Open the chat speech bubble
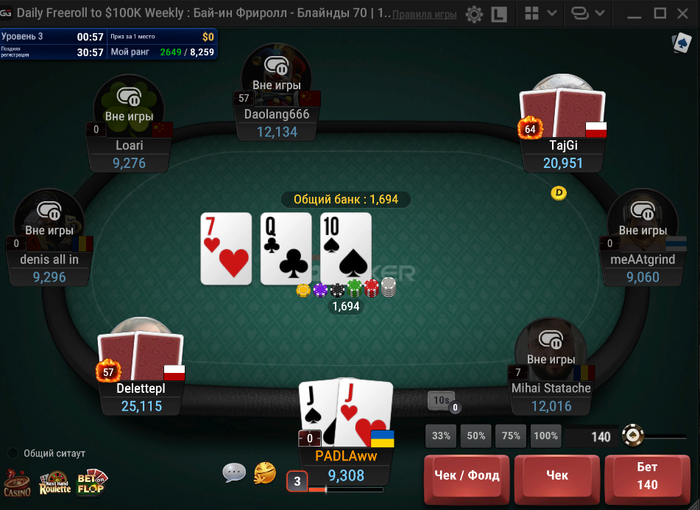The image size is (700, 510). (234, 472)
